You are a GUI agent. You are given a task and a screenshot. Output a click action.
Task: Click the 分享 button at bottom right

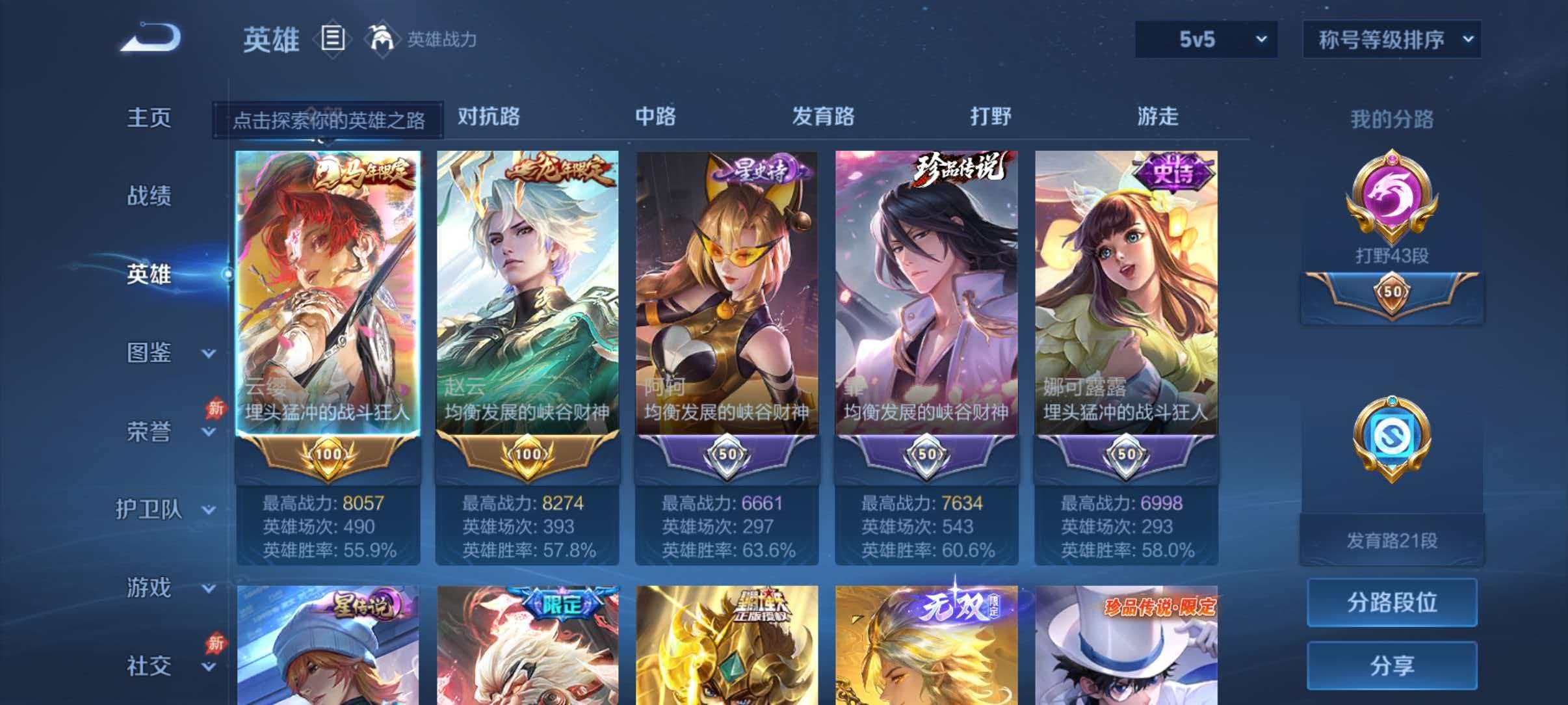[x=1391, y=665]
